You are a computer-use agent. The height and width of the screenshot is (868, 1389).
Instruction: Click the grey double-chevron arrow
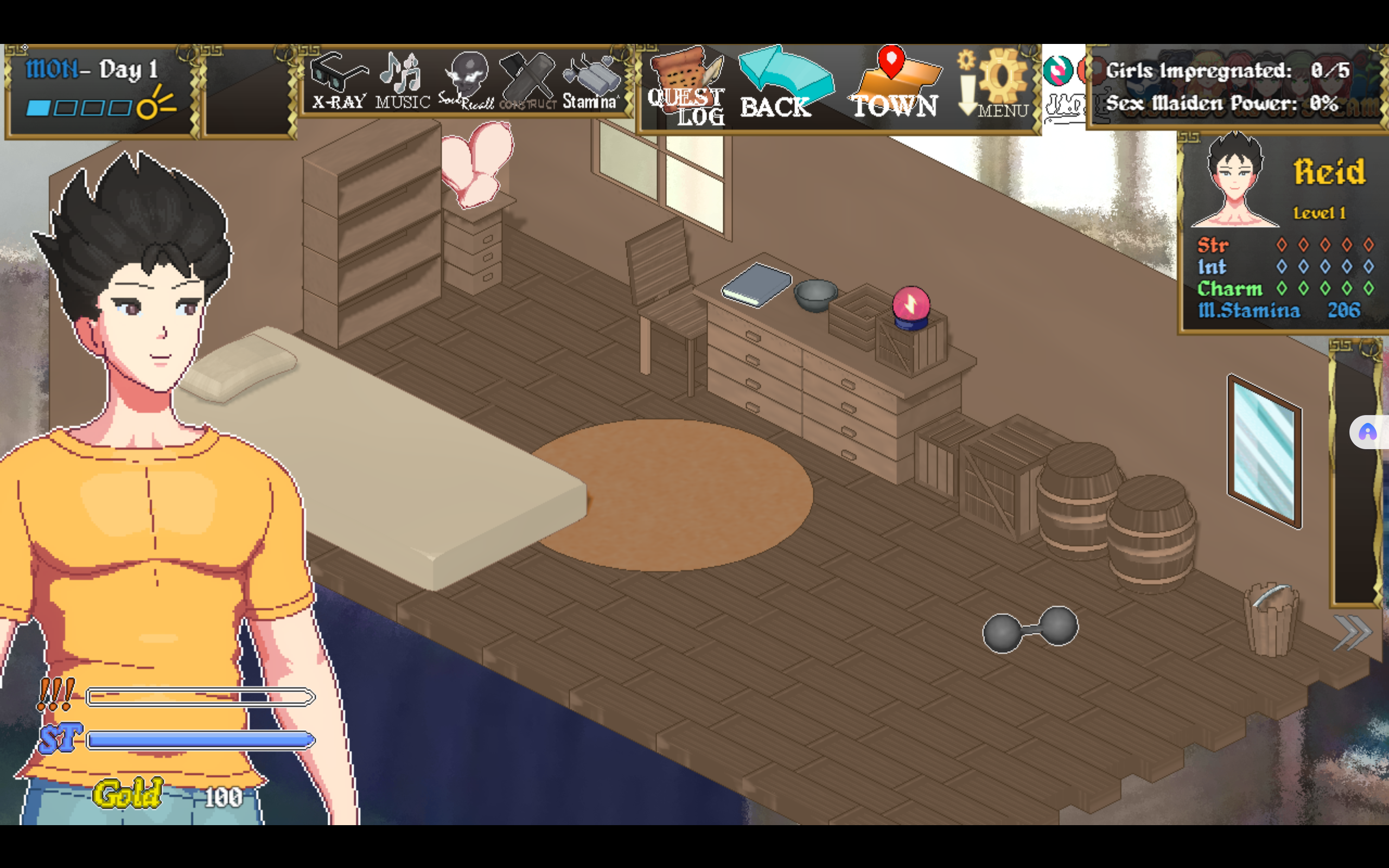1352,633
